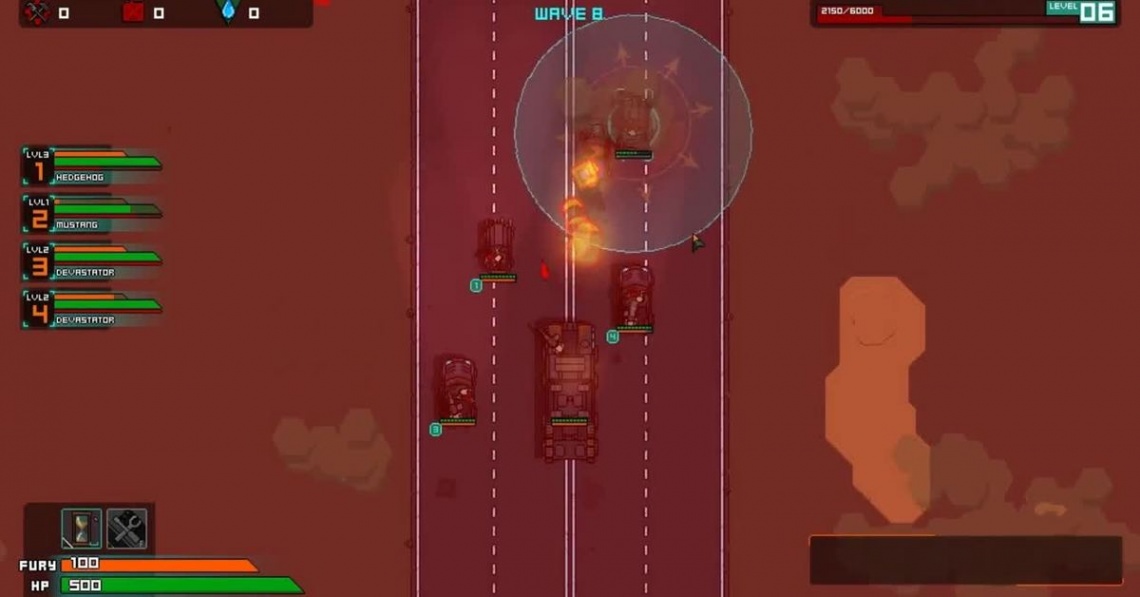Image resolution: width=1140 pixels, height=597 pixels.
Task: Activate the hourglass time ability
Action: 81,529
